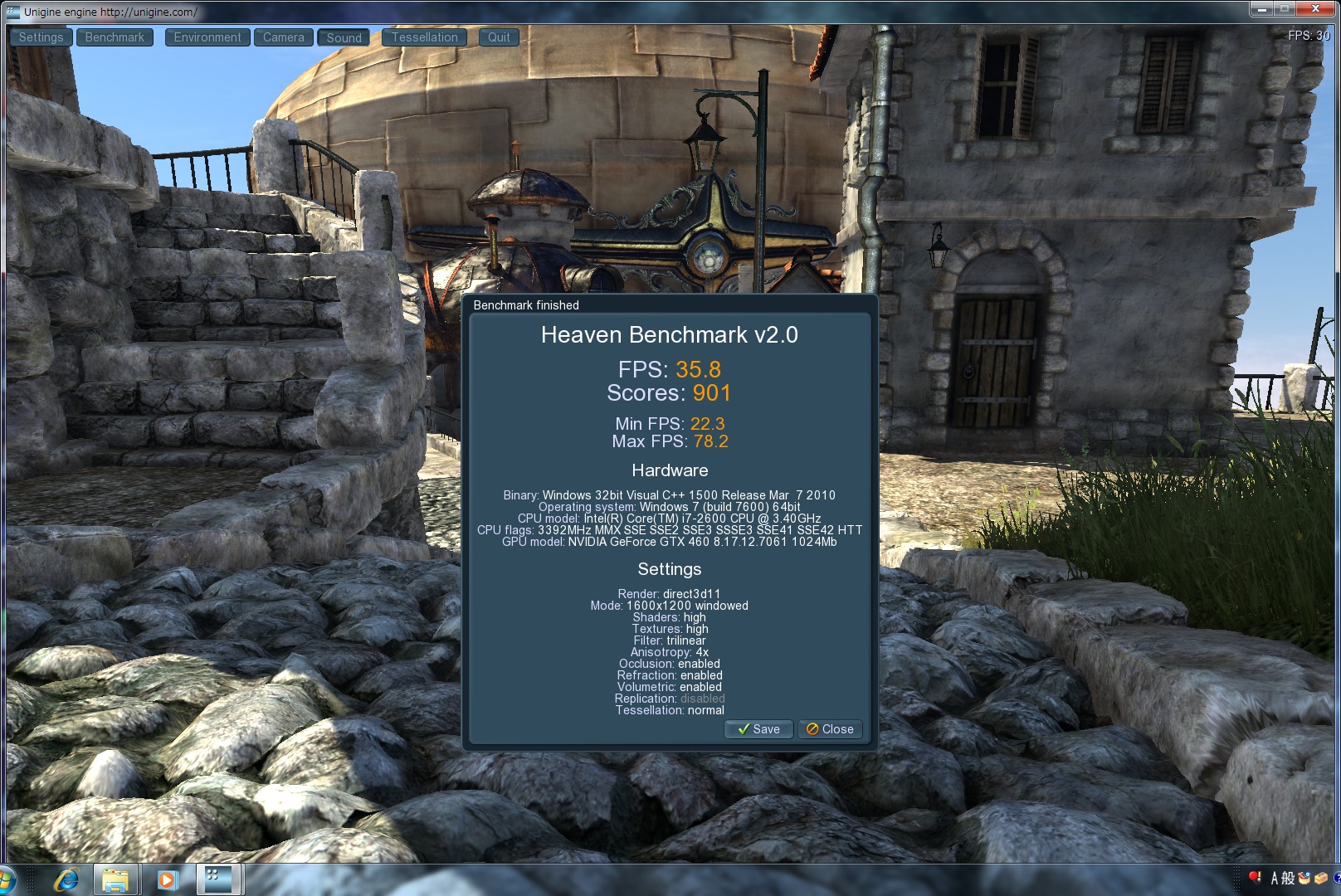Close the Benchmark finished dialog
The width and height of the screenshot is (1341, 896).
[x=830, y=729]
